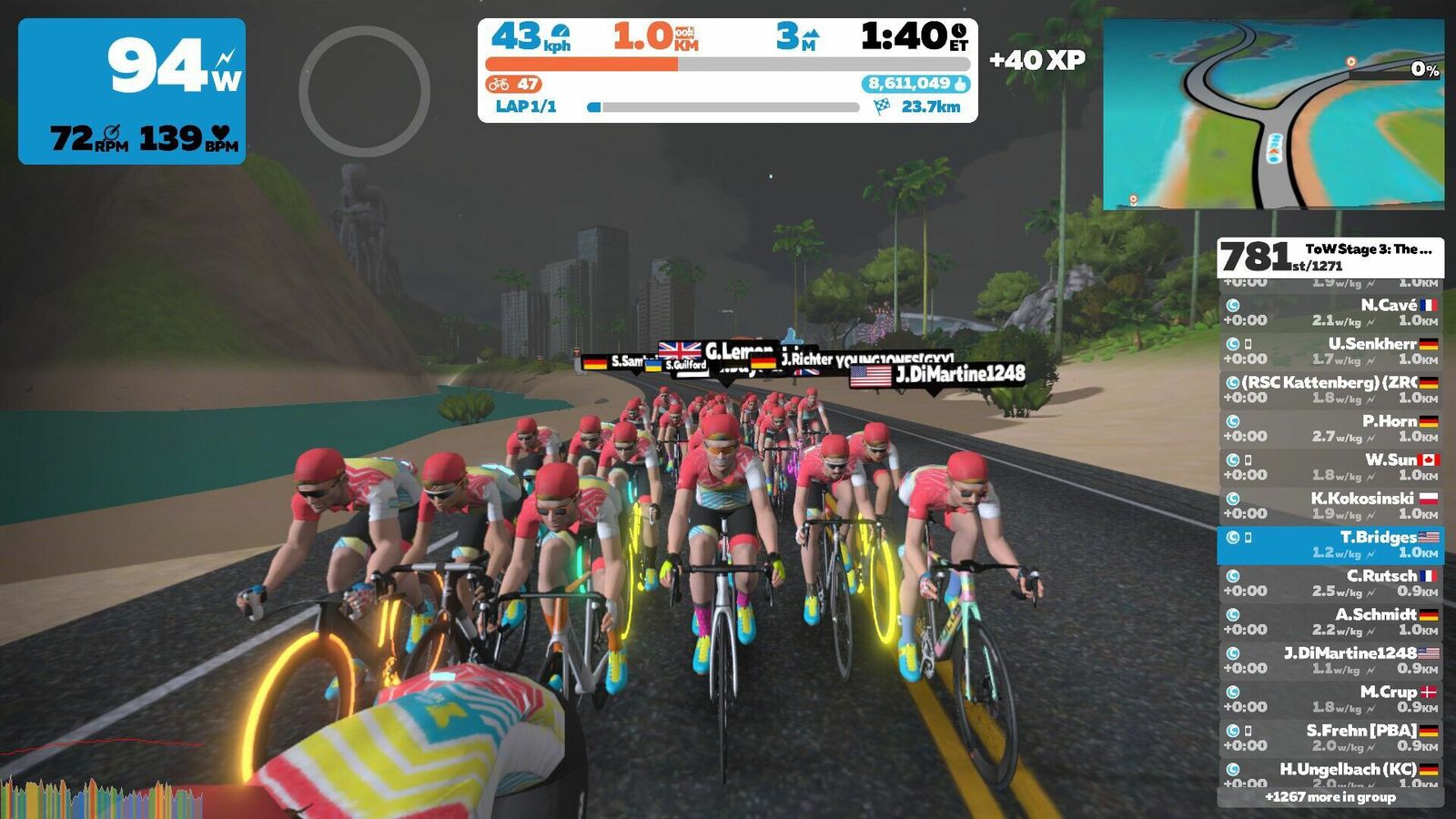Screen dimensions: 1456x819
Task: Activate the empty power-up ring
Action: [x=364, y=91]
